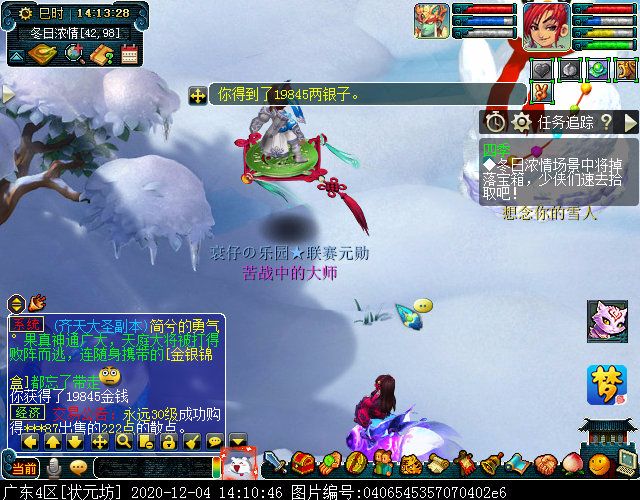The height and width of the screenshot is (500, 640).
Task: Open the golden bell icon in bottom bar
Action: click(x=492, y=463)
